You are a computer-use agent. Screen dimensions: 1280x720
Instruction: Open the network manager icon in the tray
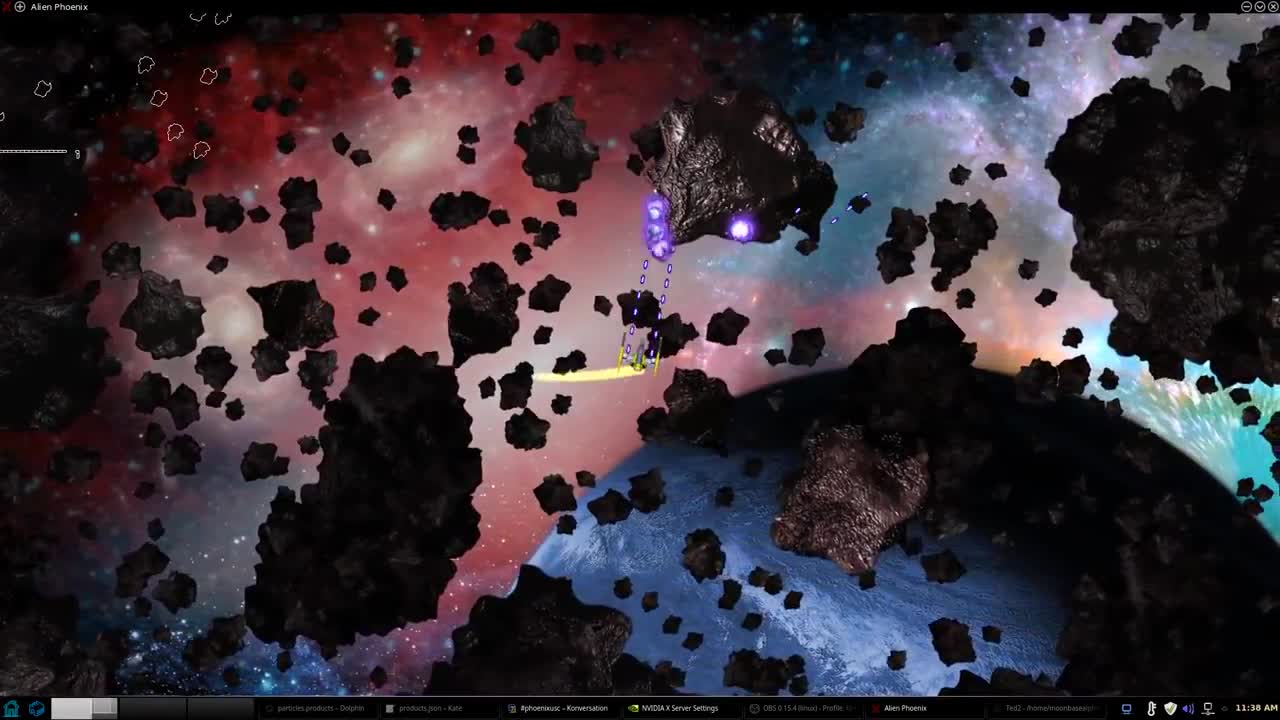(x=1208, y=709)
